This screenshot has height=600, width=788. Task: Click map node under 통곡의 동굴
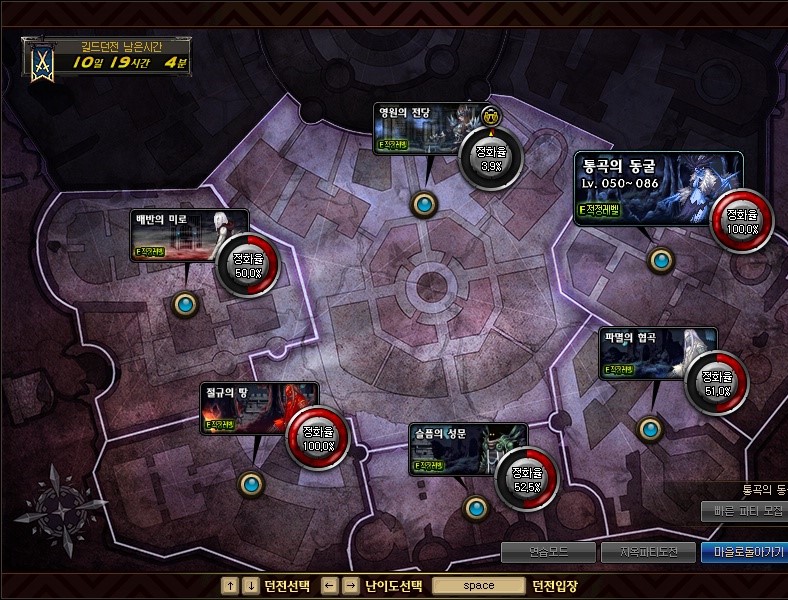(661, 261)
